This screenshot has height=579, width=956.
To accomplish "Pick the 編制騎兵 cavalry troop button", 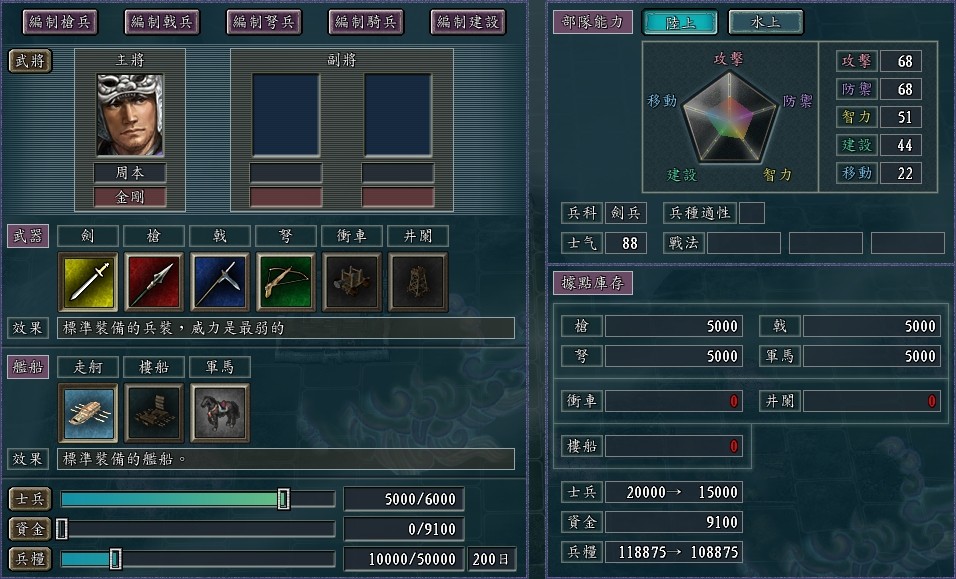I will (365, 21).
